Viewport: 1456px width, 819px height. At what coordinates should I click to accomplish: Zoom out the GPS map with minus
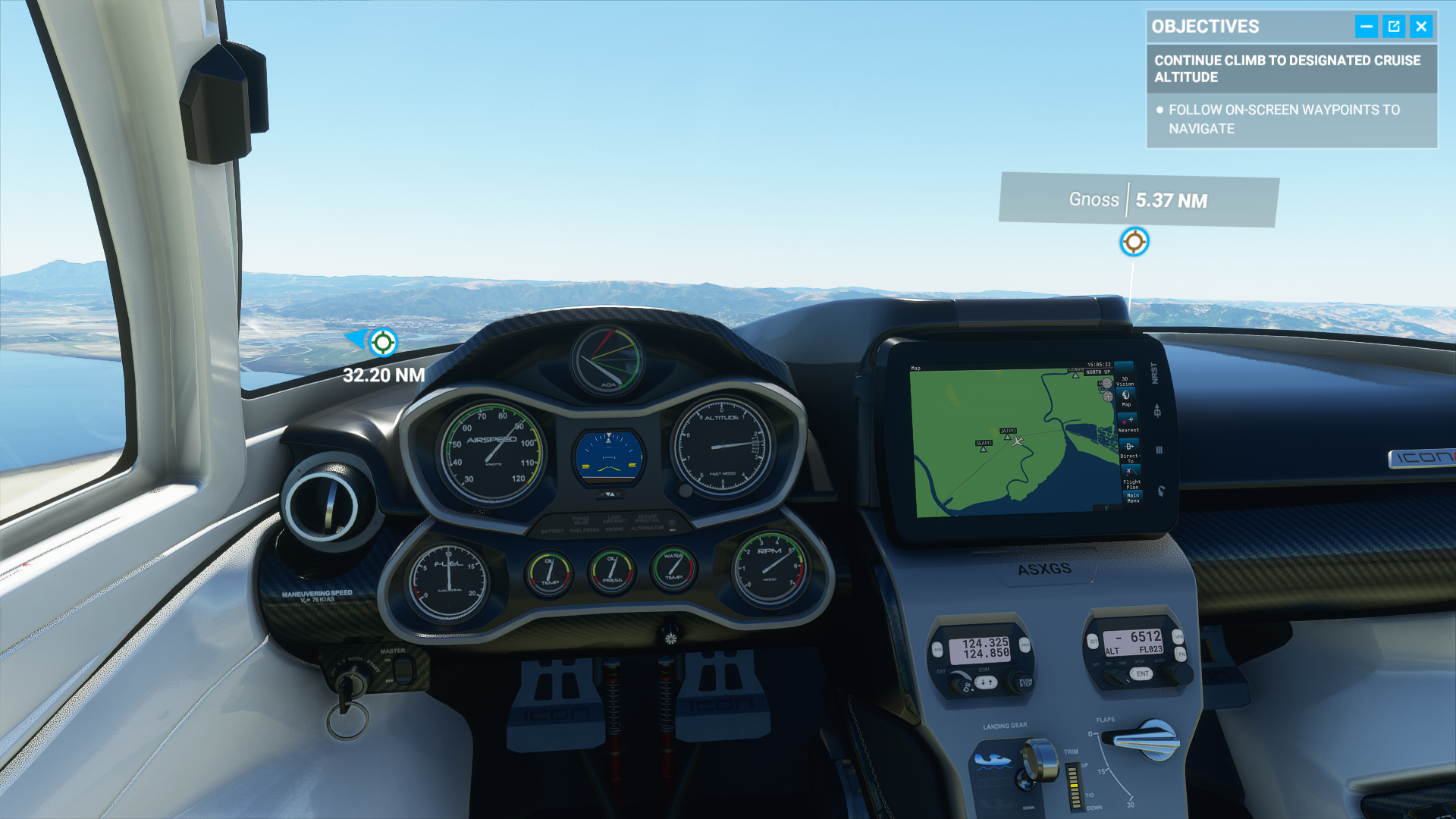(x=1106, y=384)
